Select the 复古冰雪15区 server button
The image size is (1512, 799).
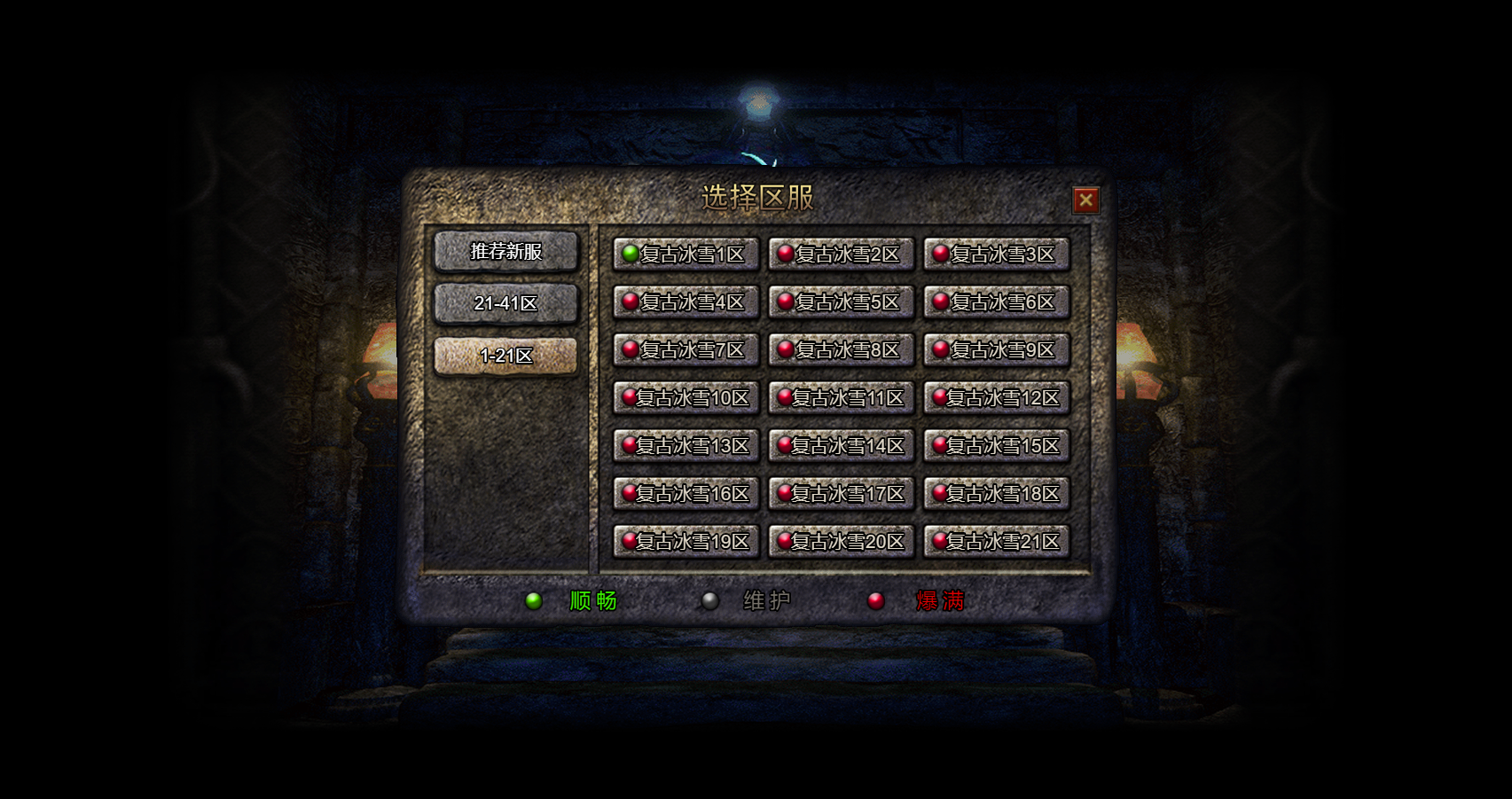click(x=996, y=446)
